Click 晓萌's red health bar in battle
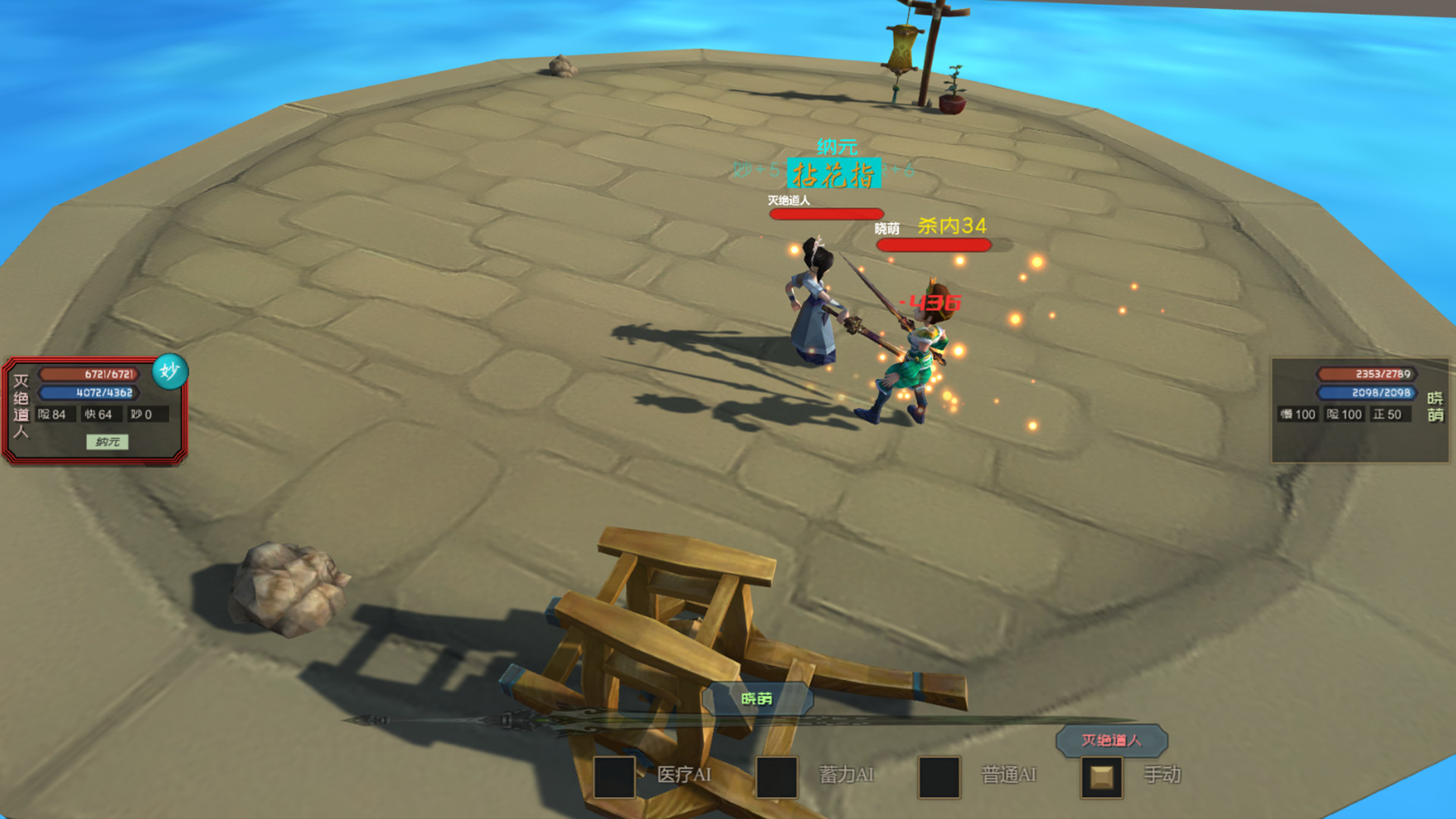 coord(934,244)
